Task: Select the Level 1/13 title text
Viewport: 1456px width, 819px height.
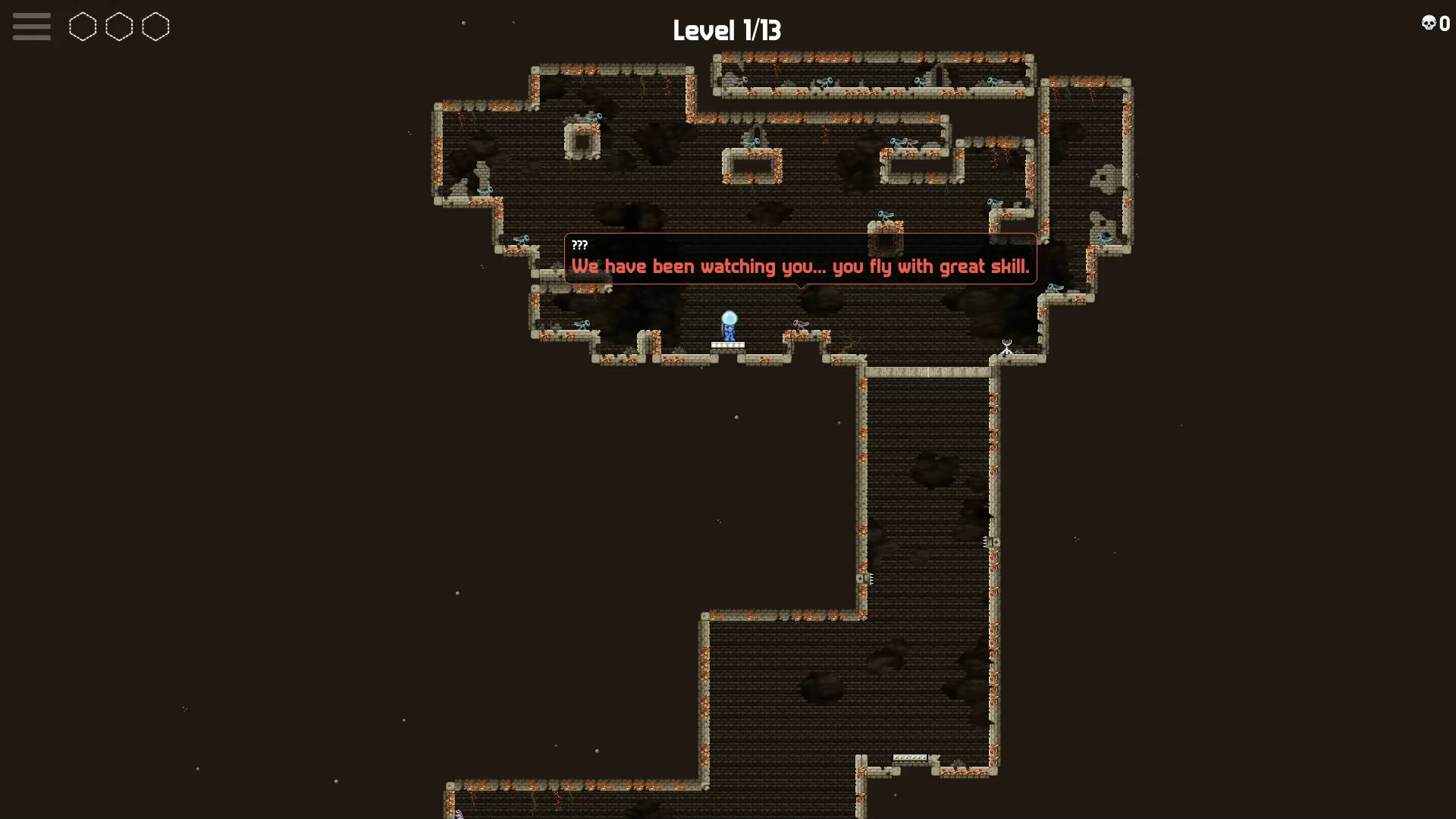Action: point(727,30)
